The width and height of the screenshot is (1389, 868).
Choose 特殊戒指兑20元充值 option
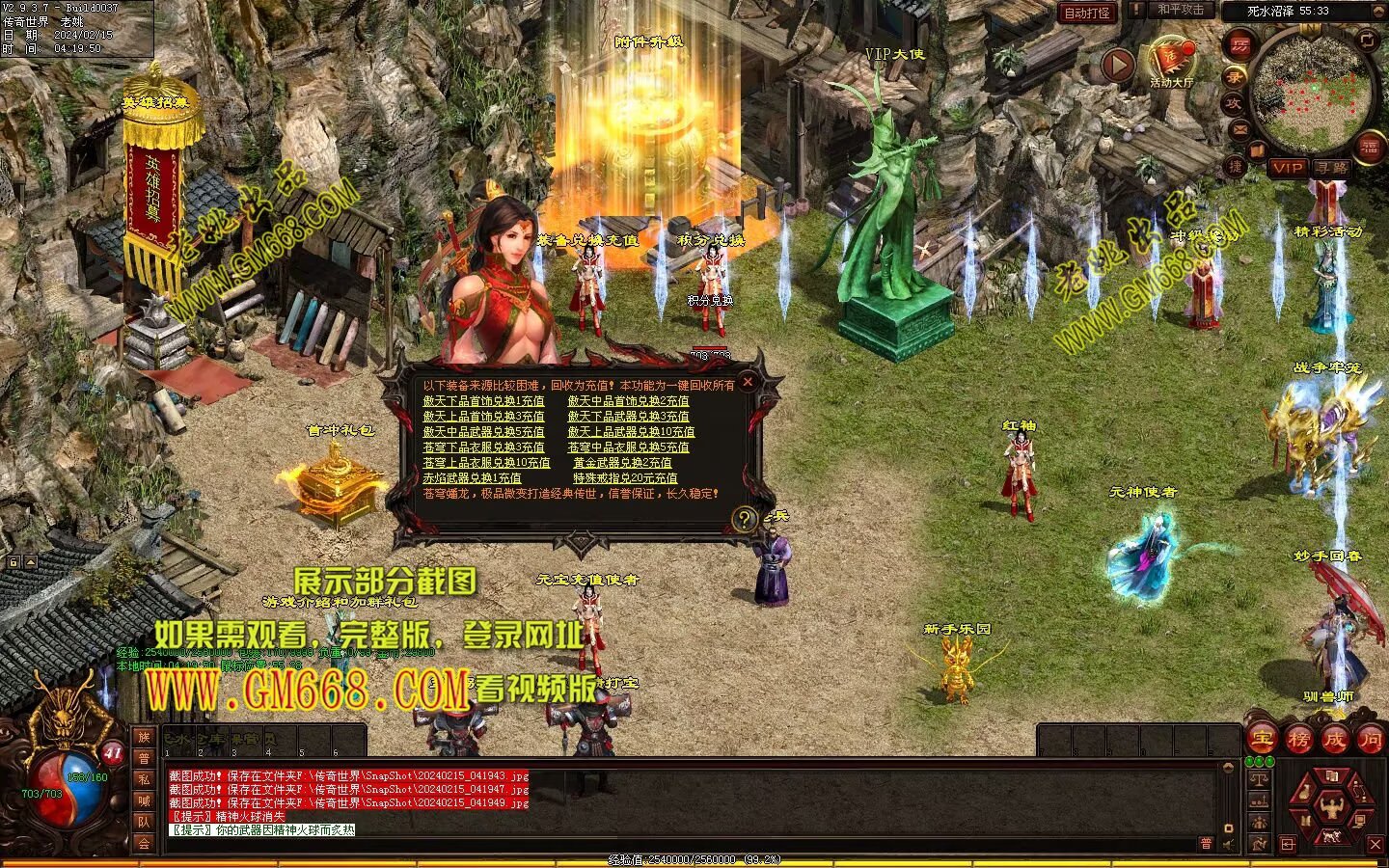pyautogui.click(x=625, y=478)
